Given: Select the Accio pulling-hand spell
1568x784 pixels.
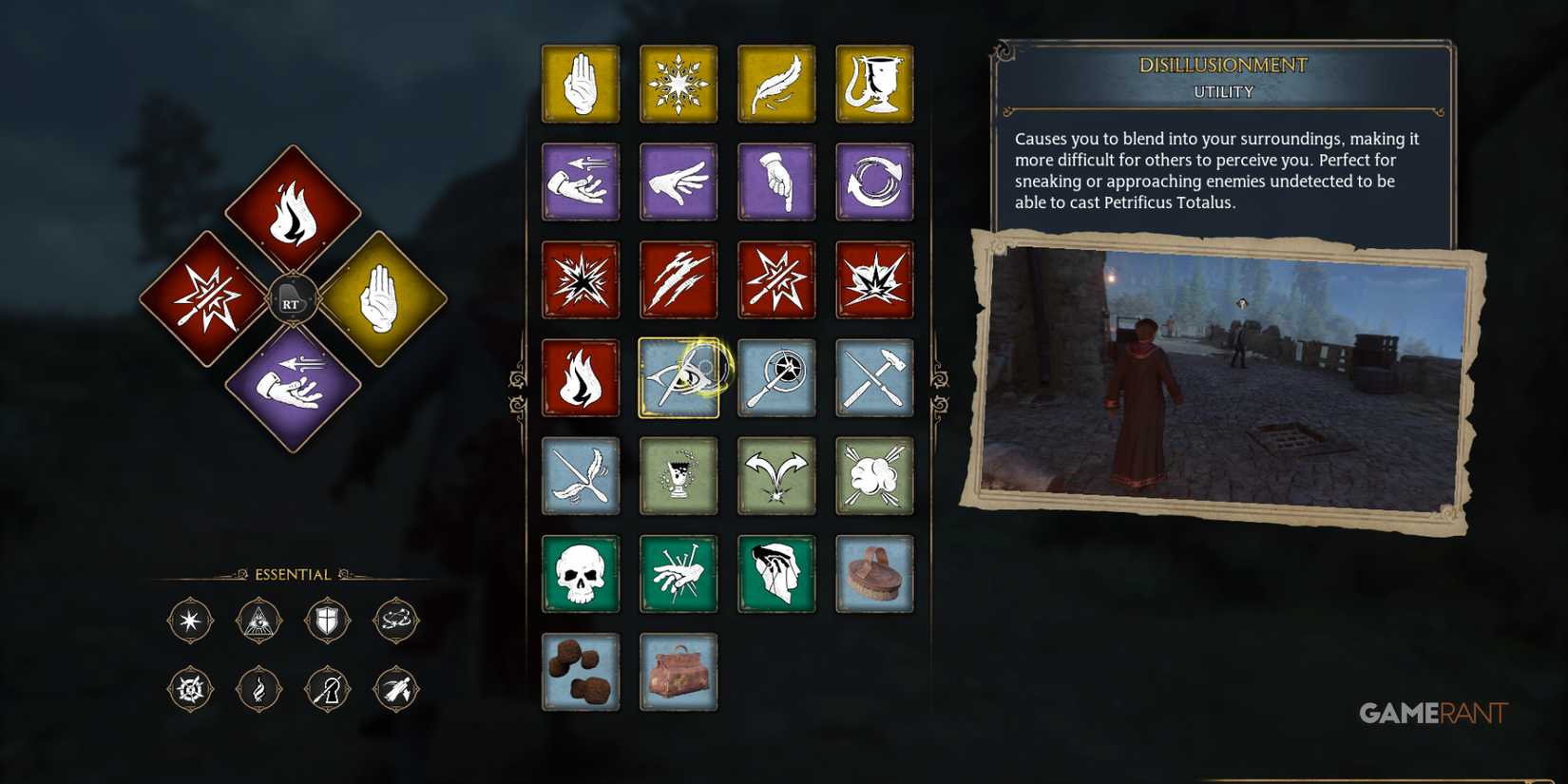Looking at the screenshot, I should coord(581,182).
